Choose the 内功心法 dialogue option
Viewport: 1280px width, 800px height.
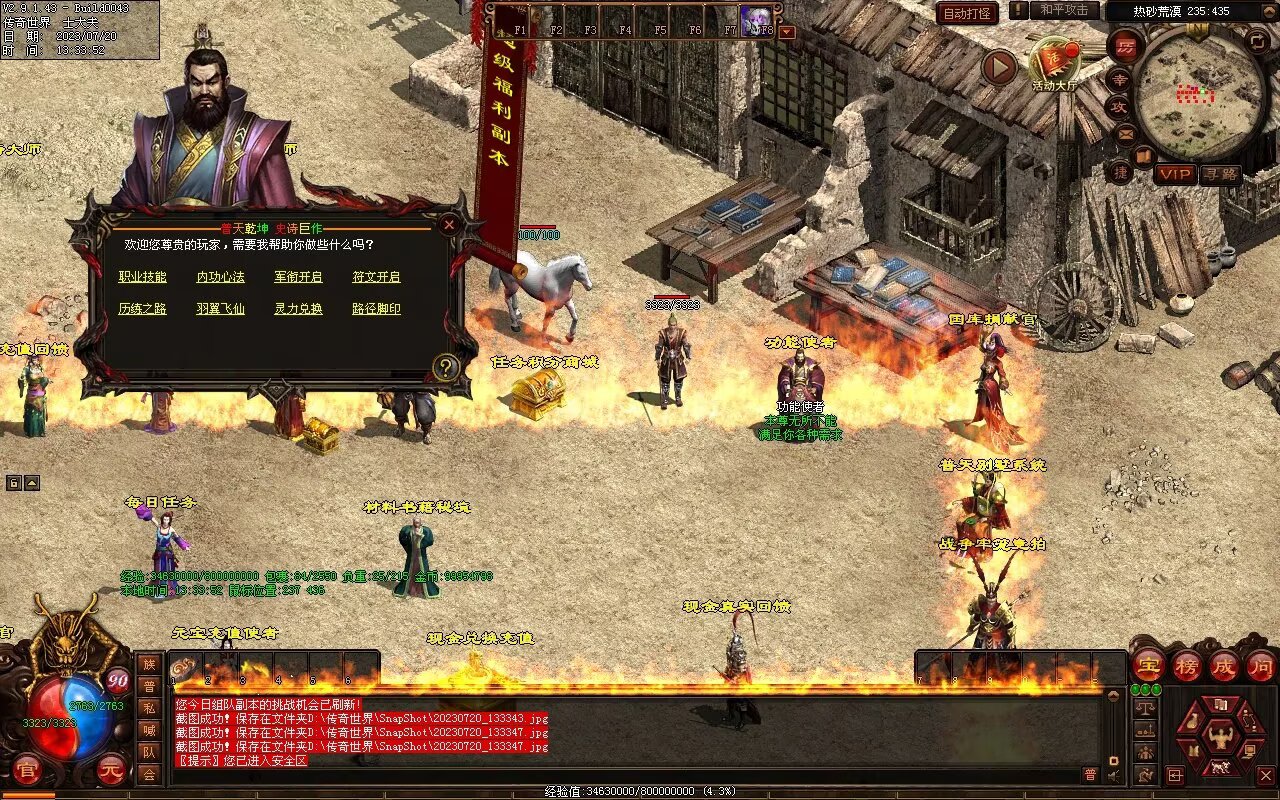pyautogui.click(x=221, y=277)
